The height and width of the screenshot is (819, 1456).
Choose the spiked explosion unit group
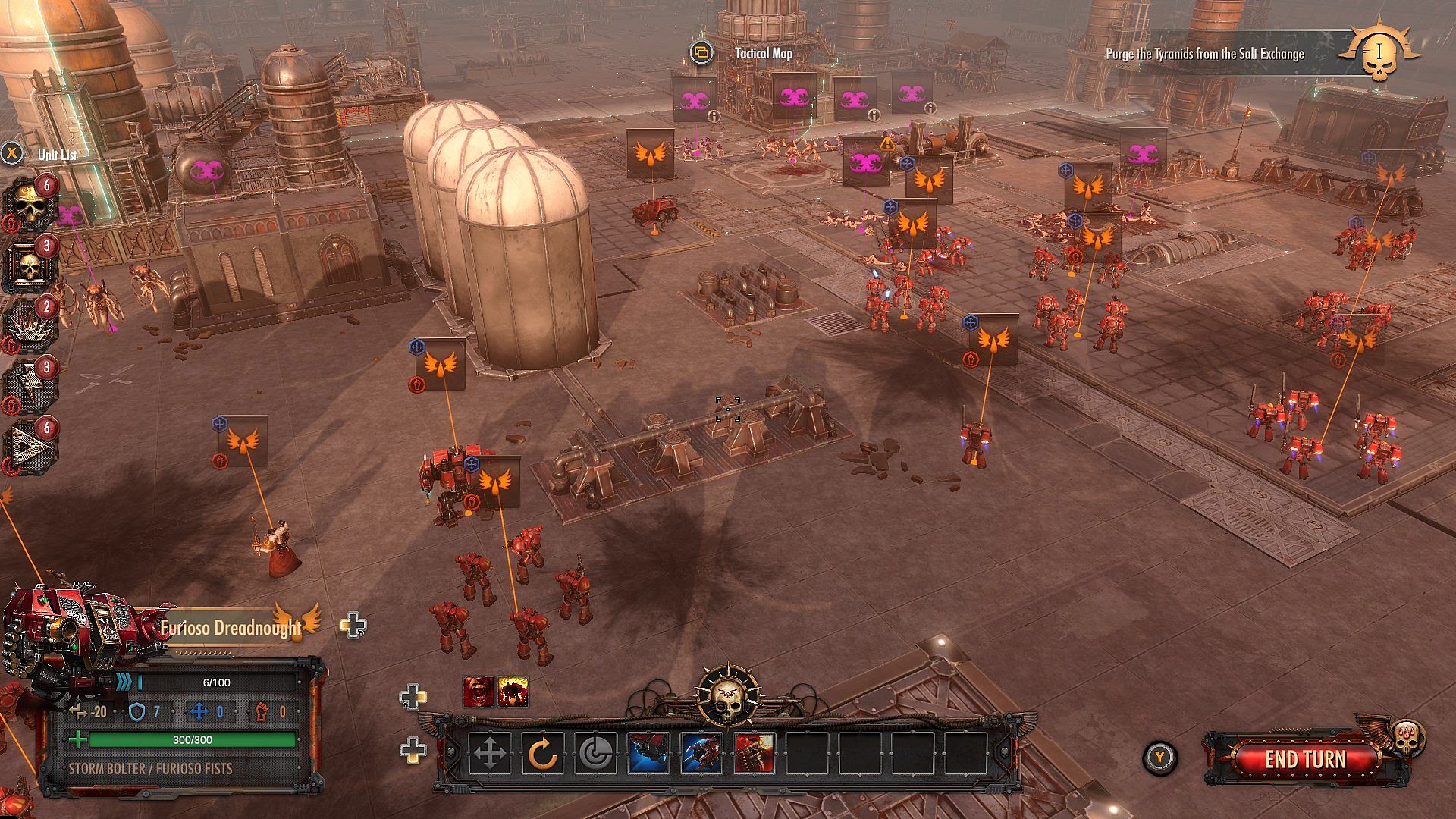30,326
